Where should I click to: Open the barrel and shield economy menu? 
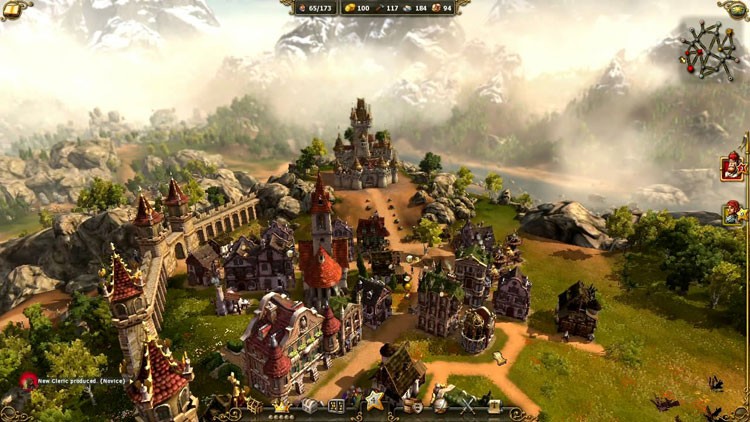[414, 407]
